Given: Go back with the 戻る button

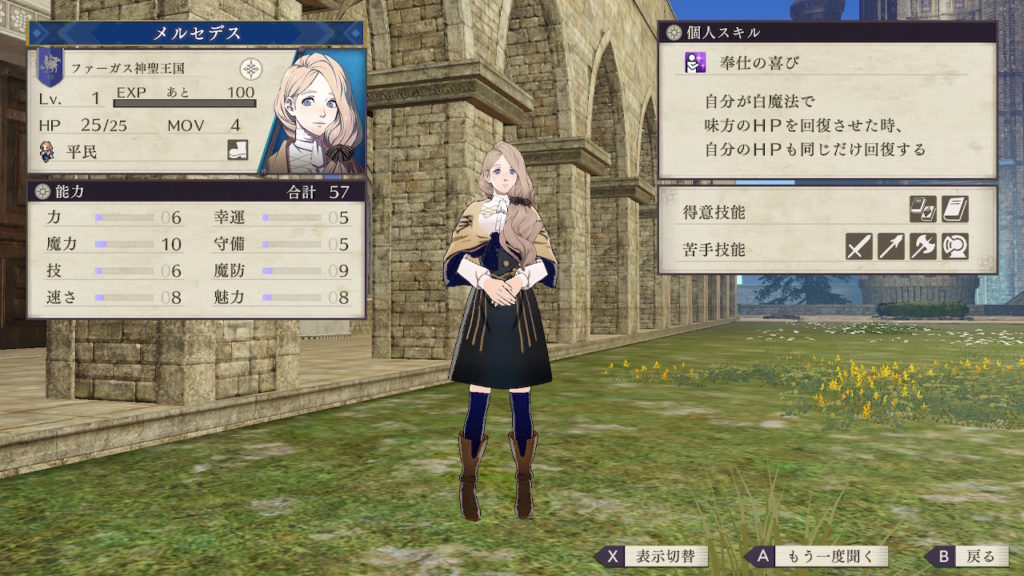Looking at the screenshot, I should [x=965, y=556].
